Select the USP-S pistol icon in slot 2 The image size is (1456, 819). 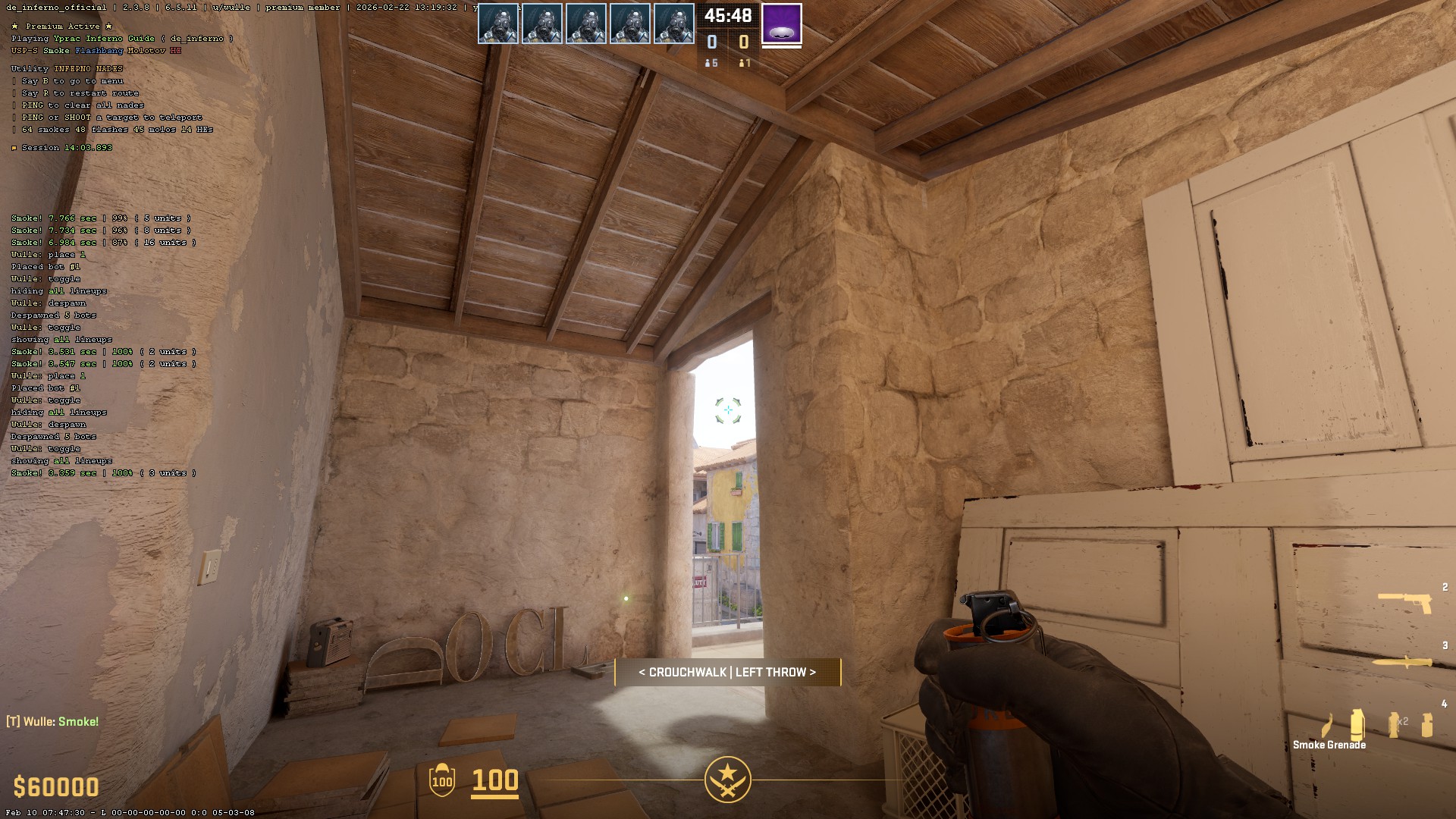pos(1405,601)
